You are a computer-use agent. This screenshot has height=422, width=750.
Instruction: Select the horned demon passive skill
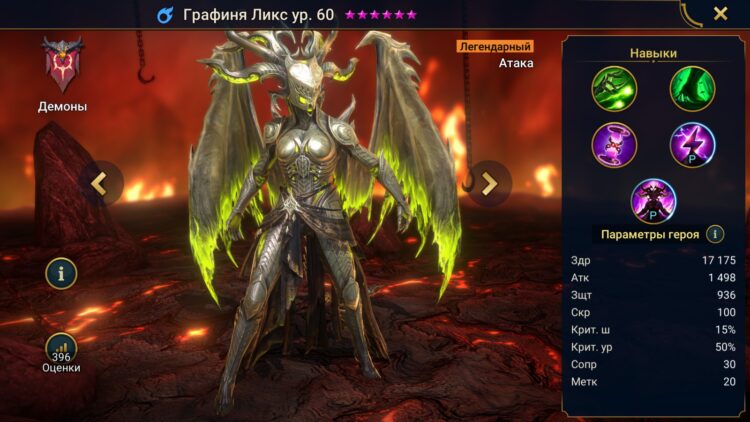[x=653, y=199]
